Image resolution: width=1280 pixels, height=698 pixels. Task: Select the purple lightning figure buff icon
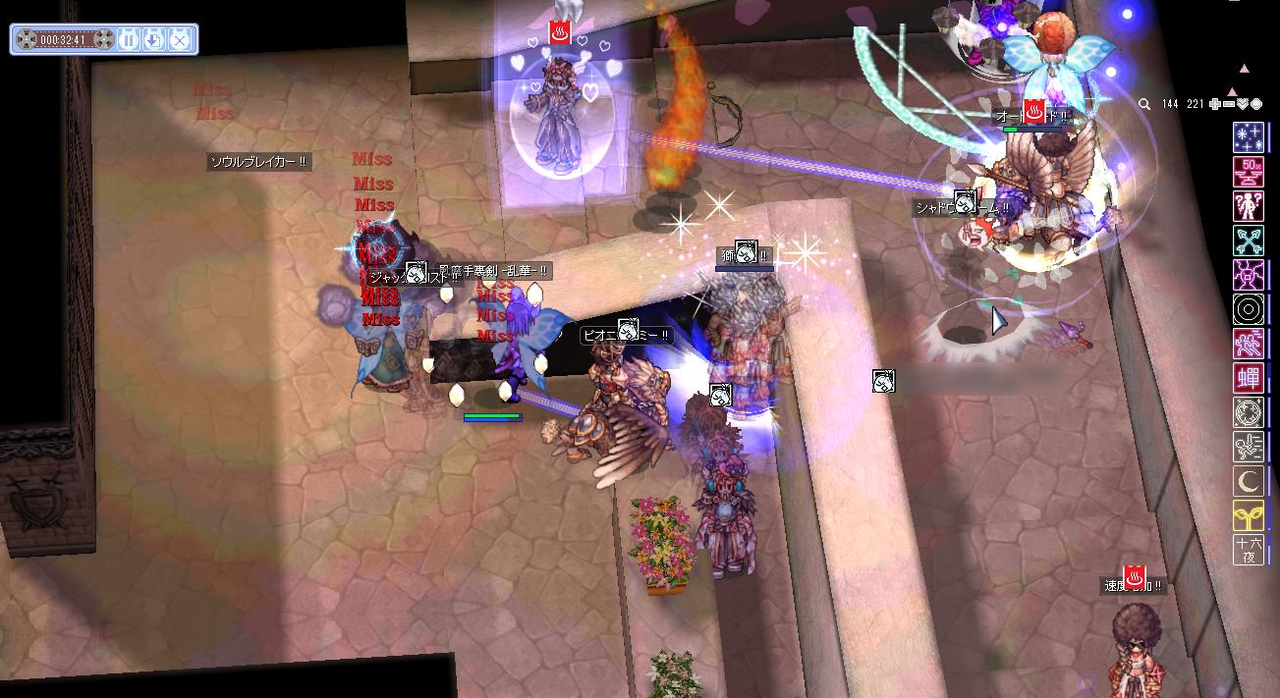click(x=1248, y=275)
